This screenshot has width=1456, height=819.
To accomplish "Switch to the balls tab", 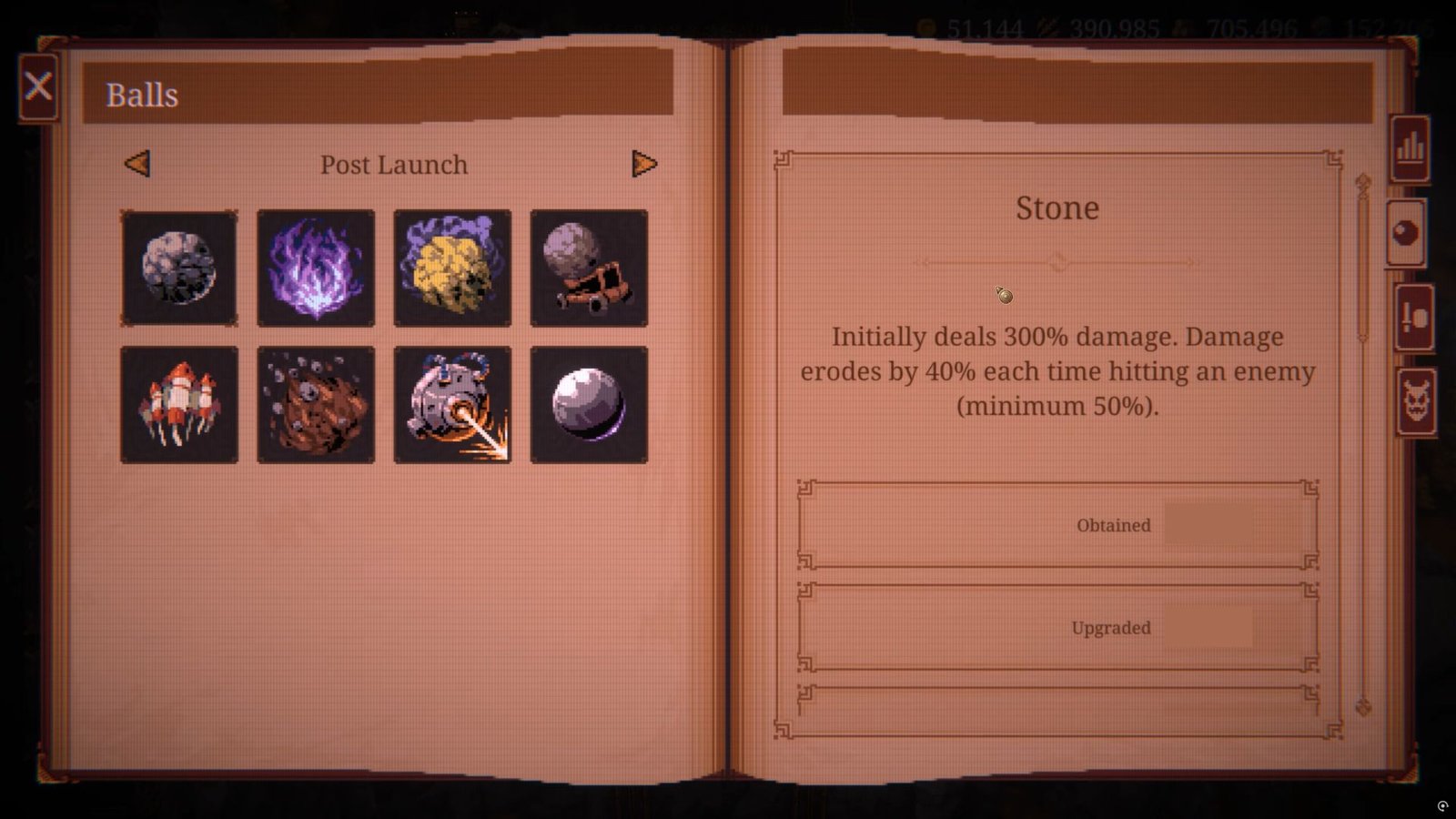I will [x=1406, y=234].
